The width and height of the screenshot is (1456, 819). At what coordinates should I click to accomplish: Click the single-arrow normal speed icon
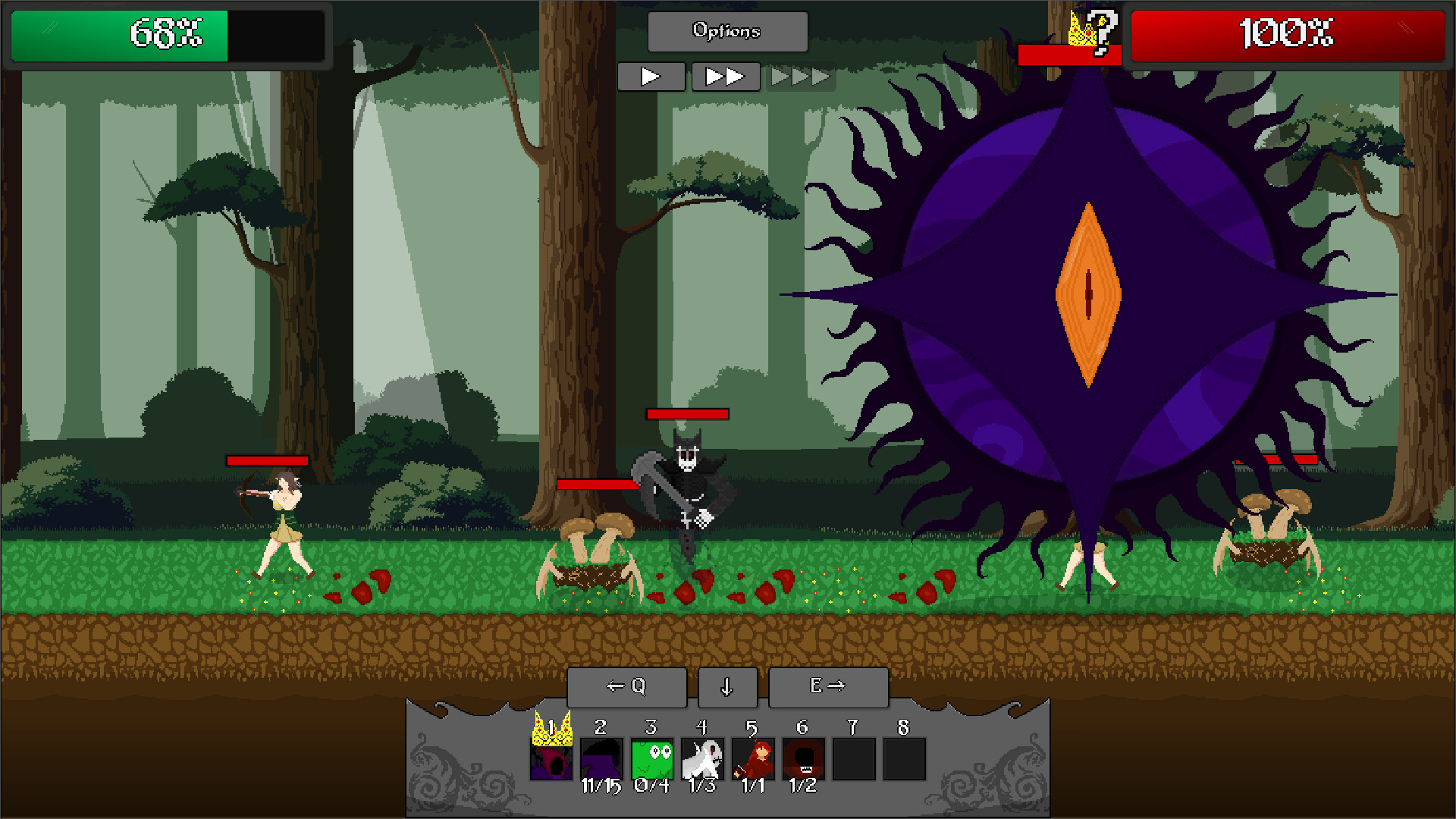point(651,76)
